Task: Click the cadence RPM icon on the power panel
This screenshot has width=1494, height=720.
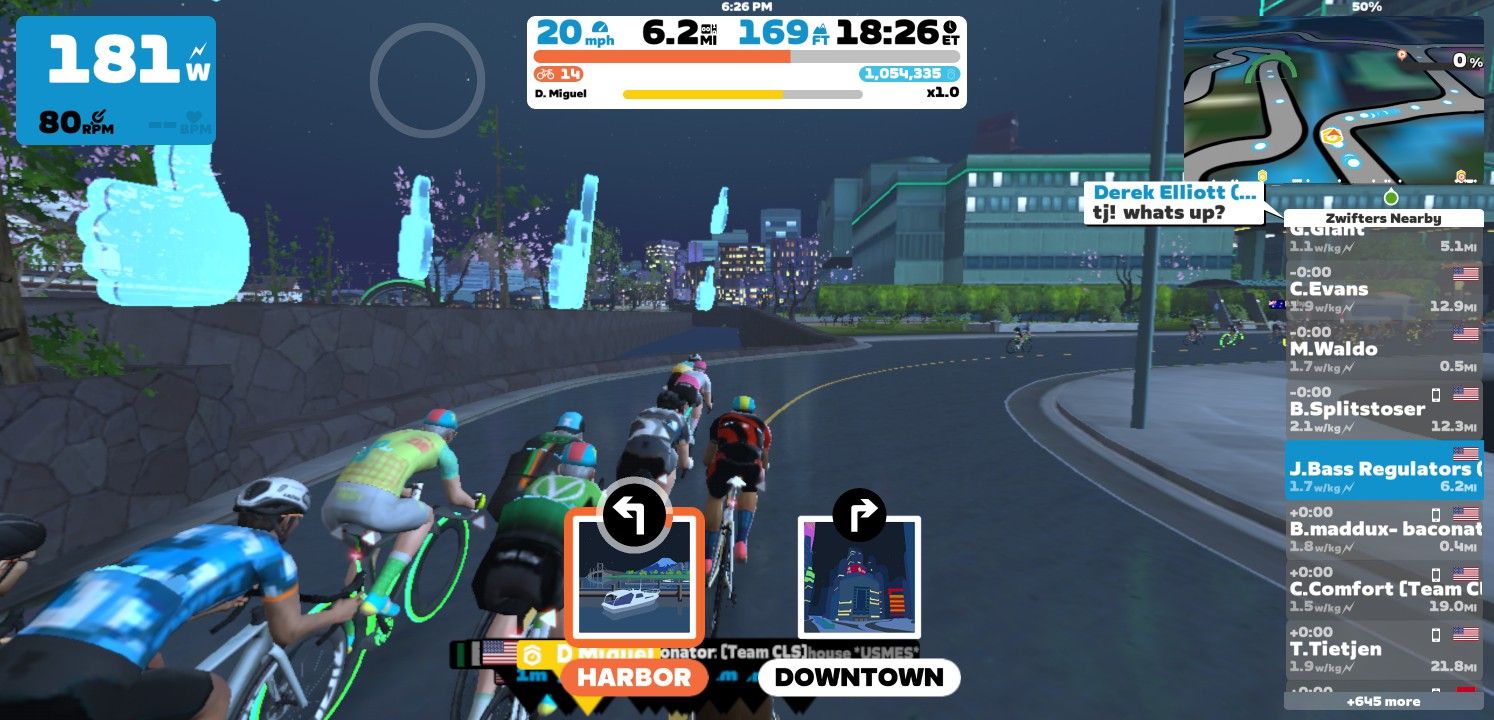Action: tap(98, 116)
